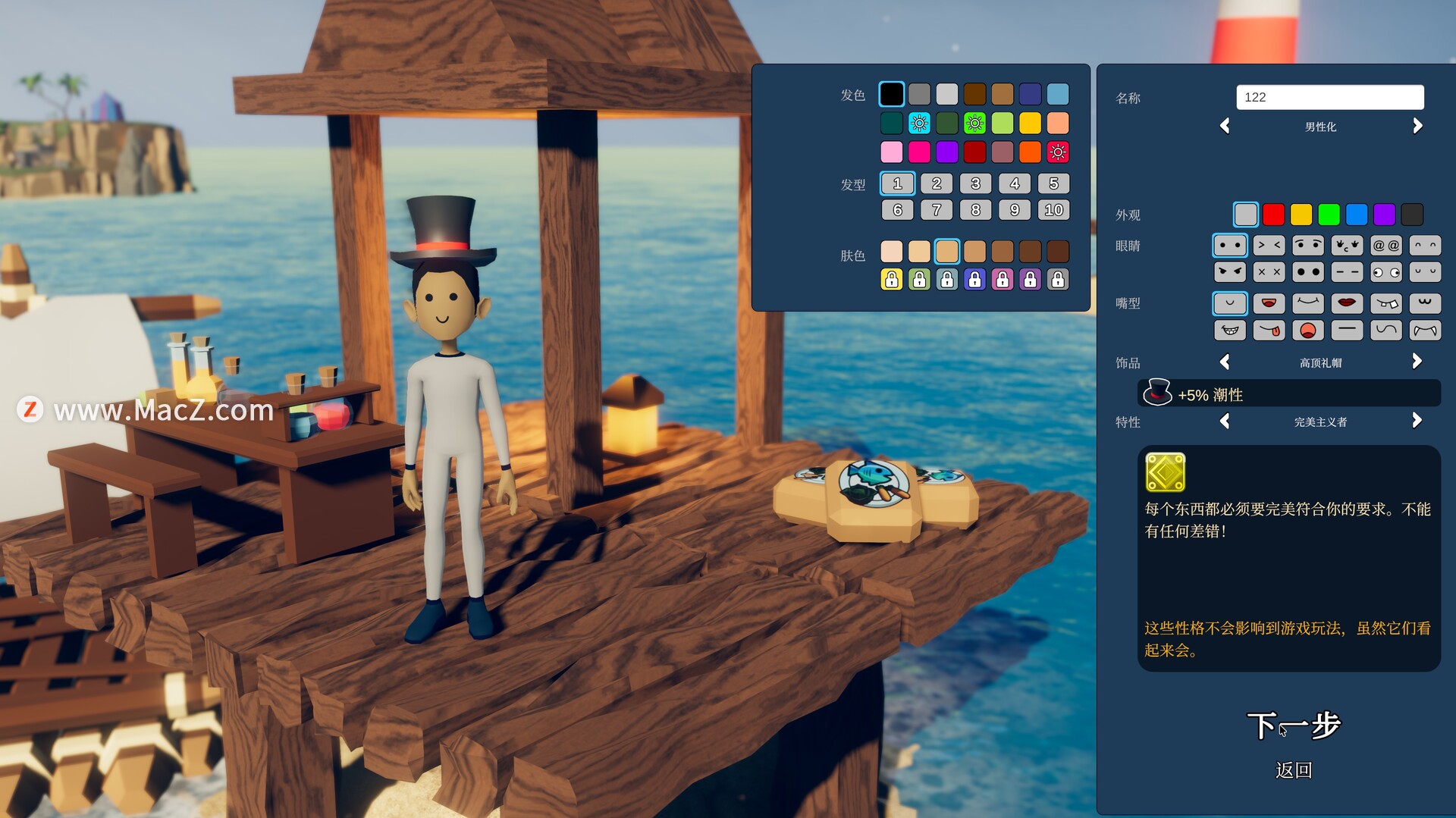This screenshot has width=1456, height=818.
Task: Go back with the 返回 button
Action: (1294, 770)
